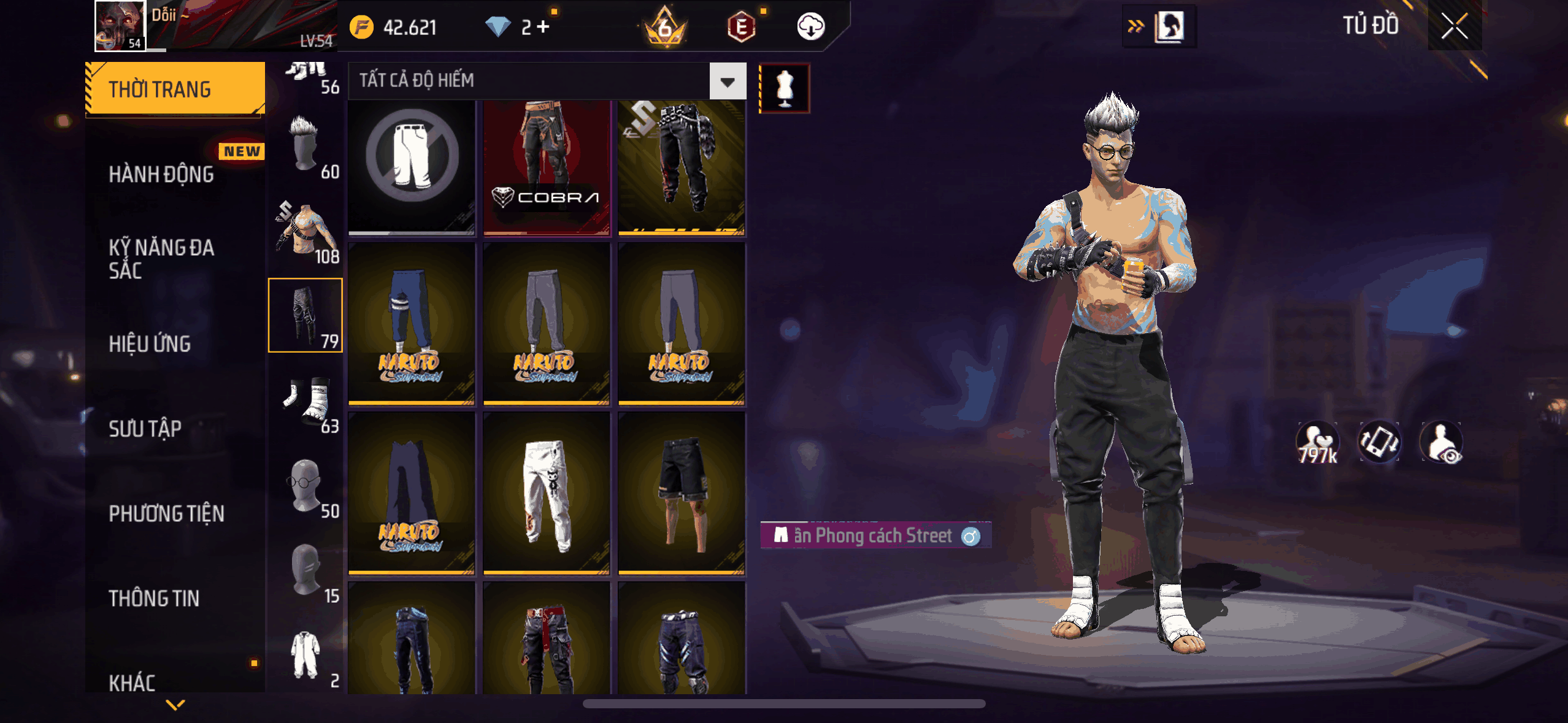
Task: Select the HIỆU ỨNG category
Action: click(150, 344)
